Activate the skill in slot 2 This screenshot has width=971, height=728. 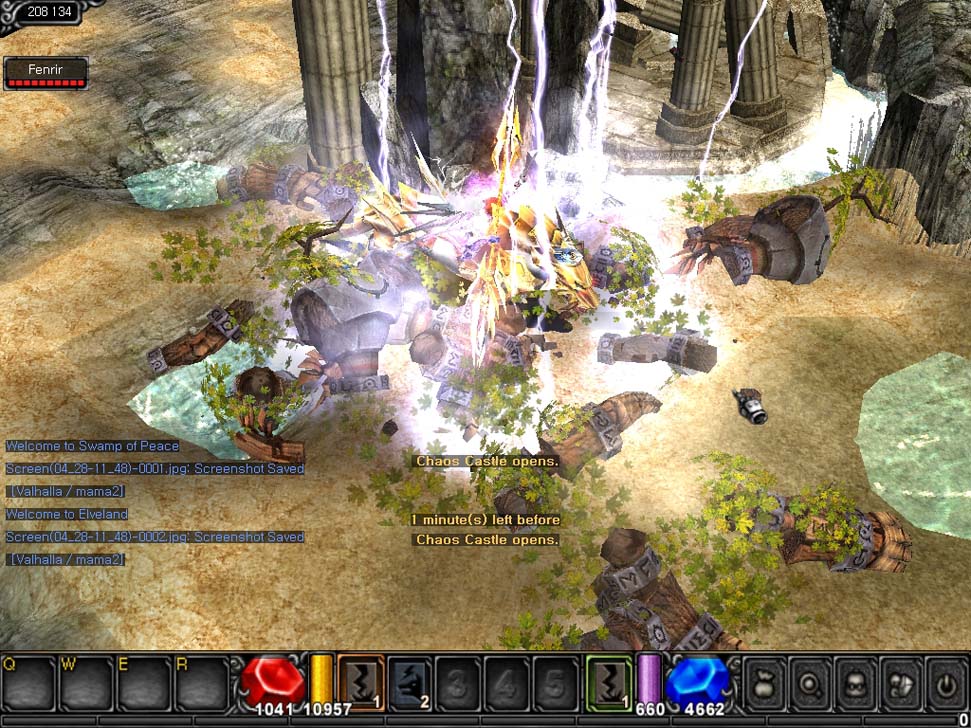(409, 682)
